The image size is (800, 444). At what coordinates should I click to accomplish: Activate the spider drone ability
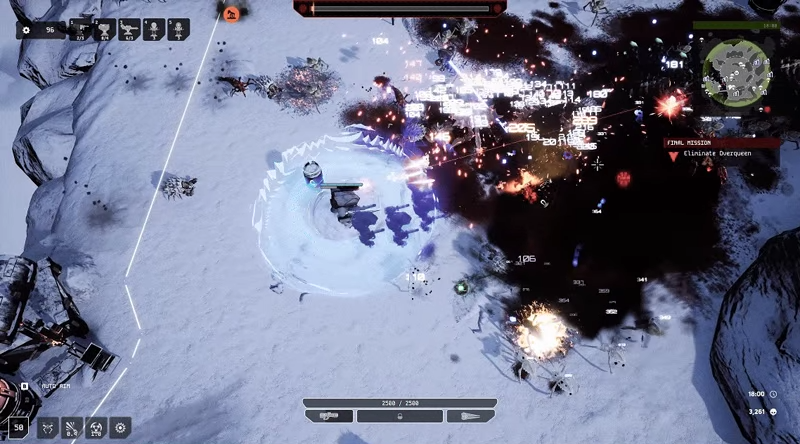tap(47, 428)
